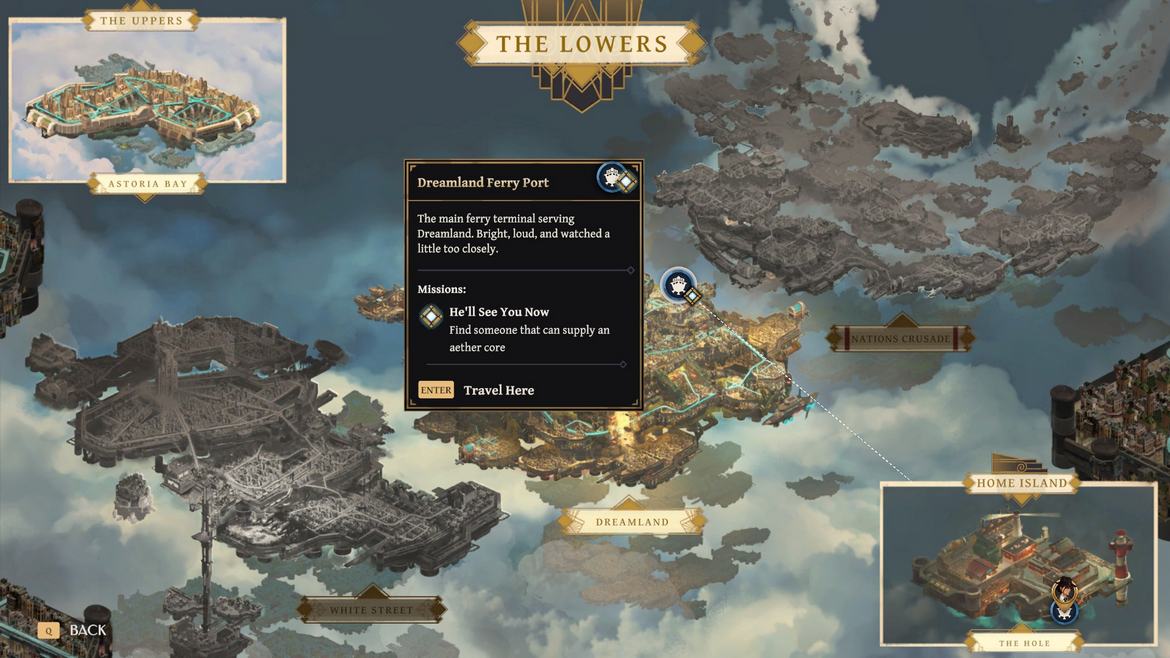Viewport: 1170px width, 658px height.
Task: Open The Uppers Astoria Bay map thumbnail
Action: pos(147,100)
